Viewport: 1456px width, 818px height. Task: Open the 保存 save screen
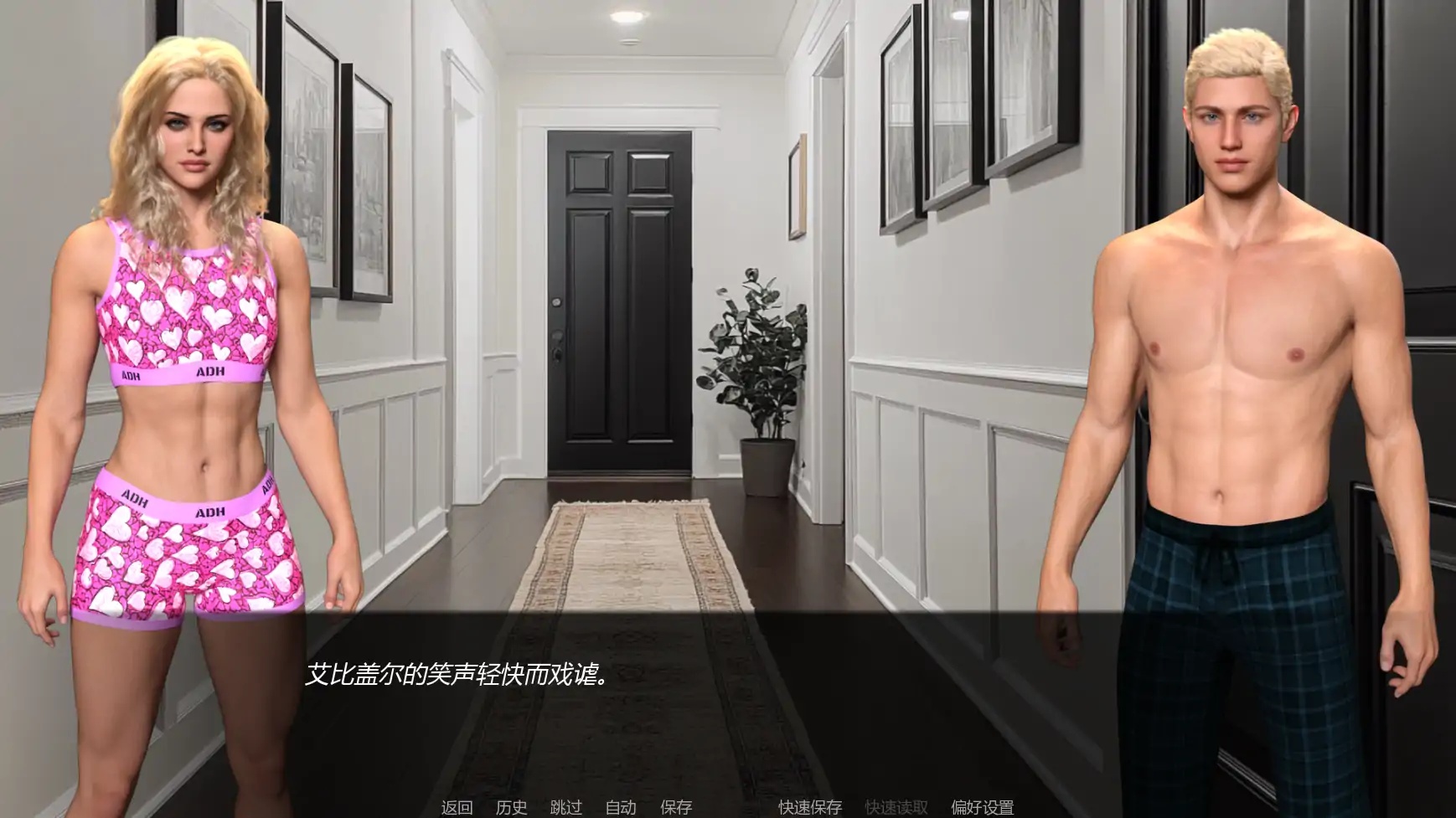coord(674,806)
